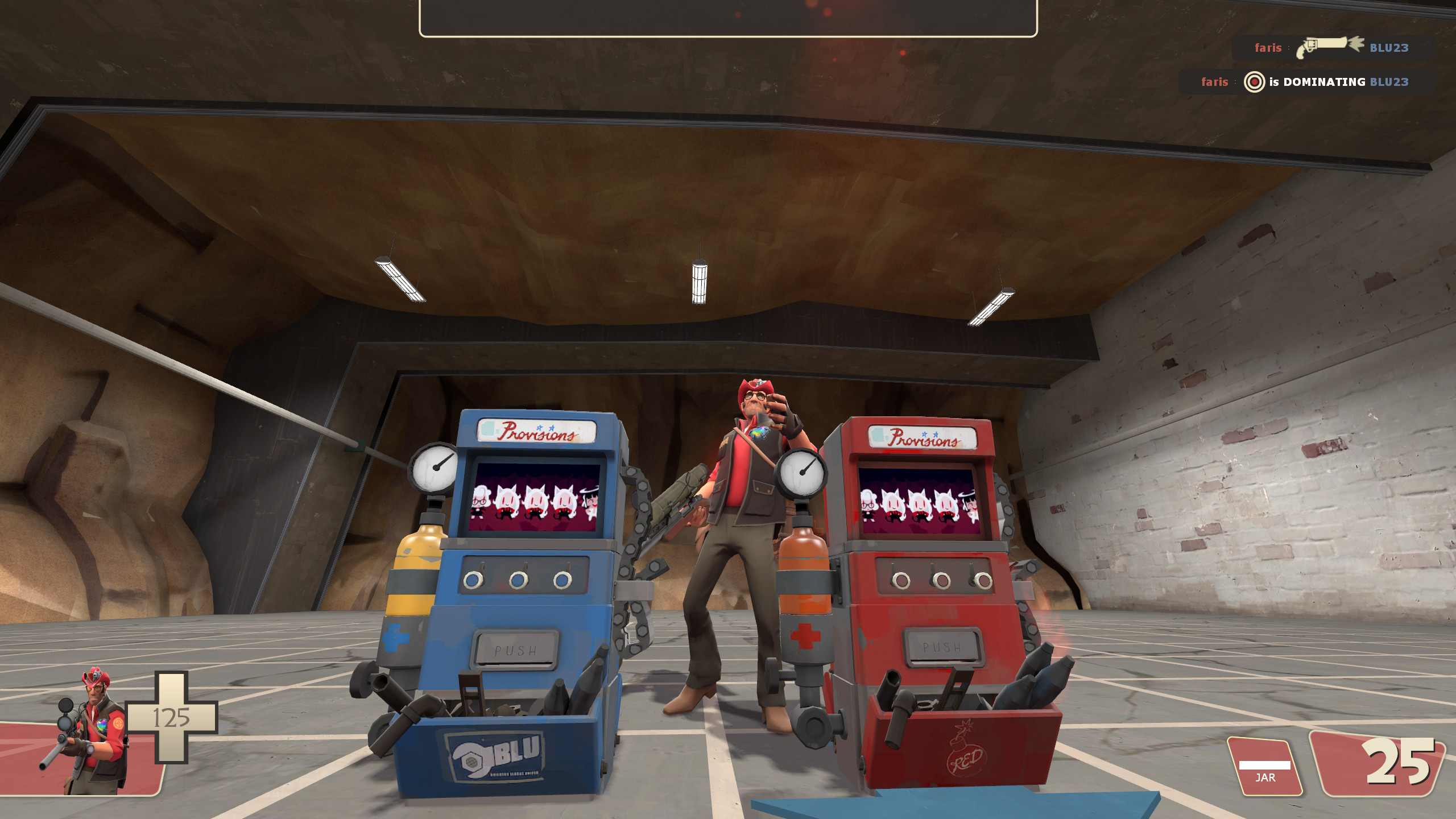Click the domination crosshair icon
This screenshot has width=1456, height=819.
click(x=1254, y=82)
